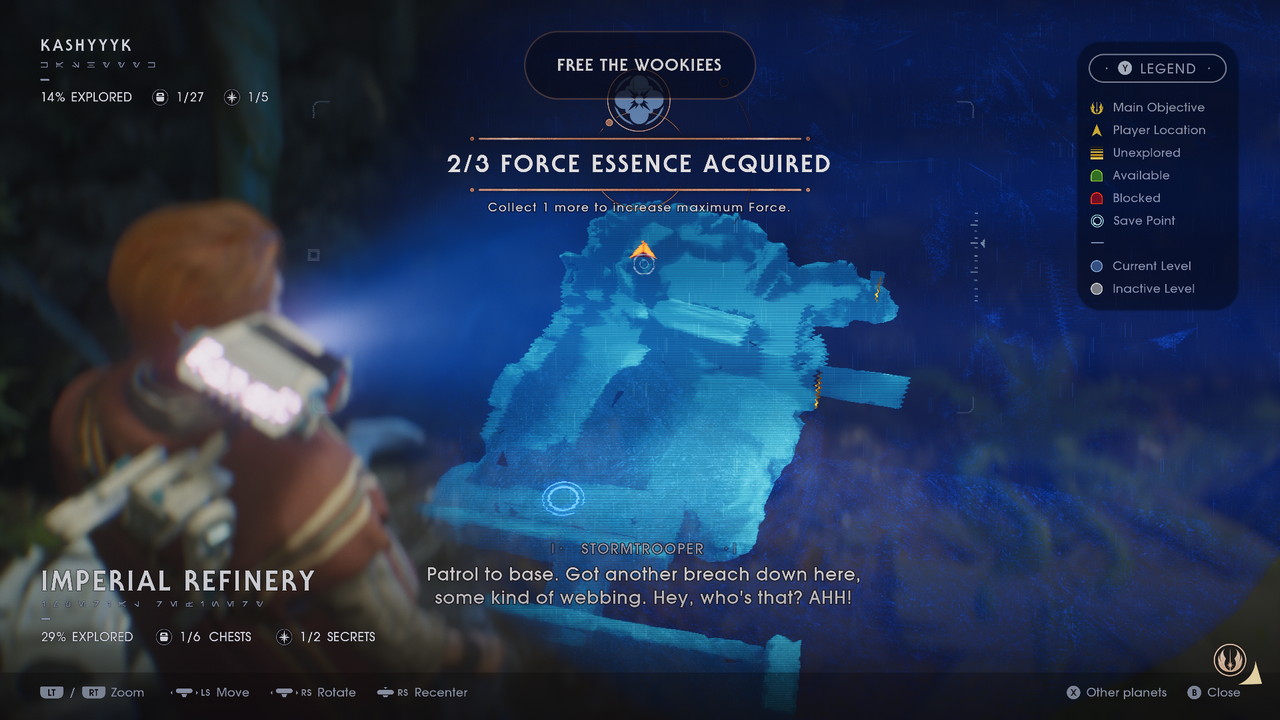Select the red Blocked icon in the legend

point(1097,198)
